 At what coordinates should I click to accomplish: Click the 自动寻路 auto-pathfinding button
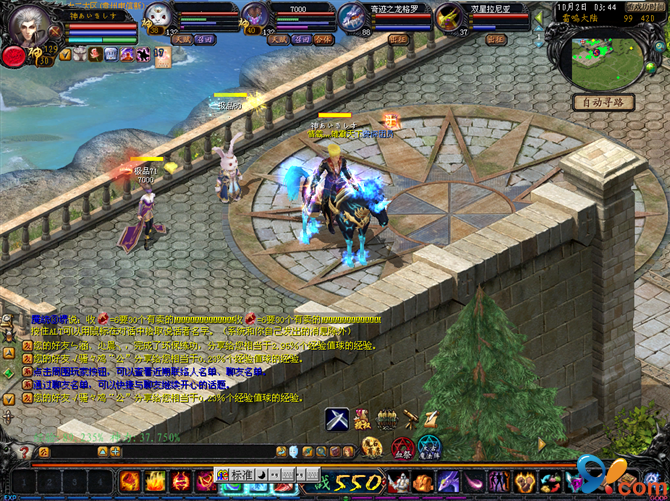(x=603, y=102)
